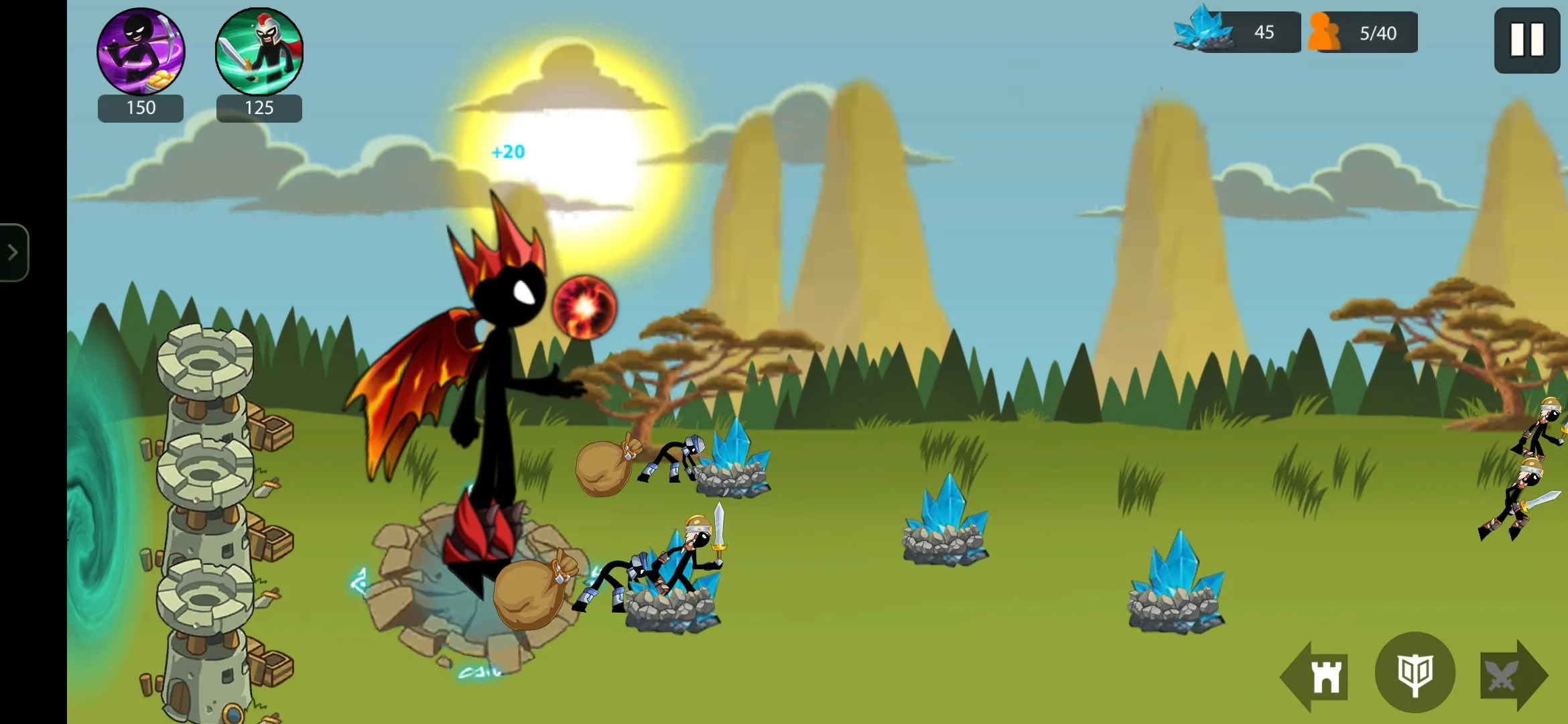Spawn the miner unit costing 150

click(141, 52)
